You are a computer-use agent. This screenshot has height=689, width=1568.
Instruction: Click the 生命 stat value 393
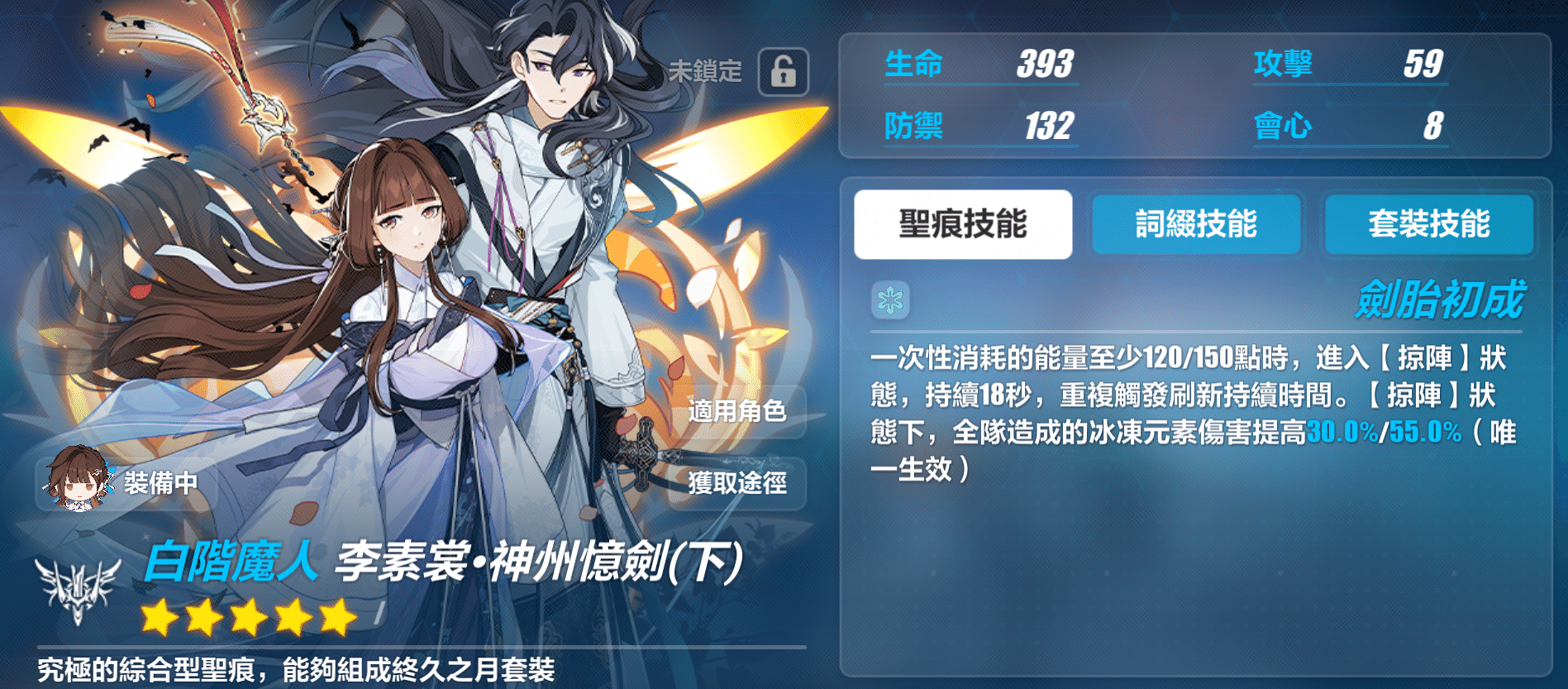[x=1044, y=65]
